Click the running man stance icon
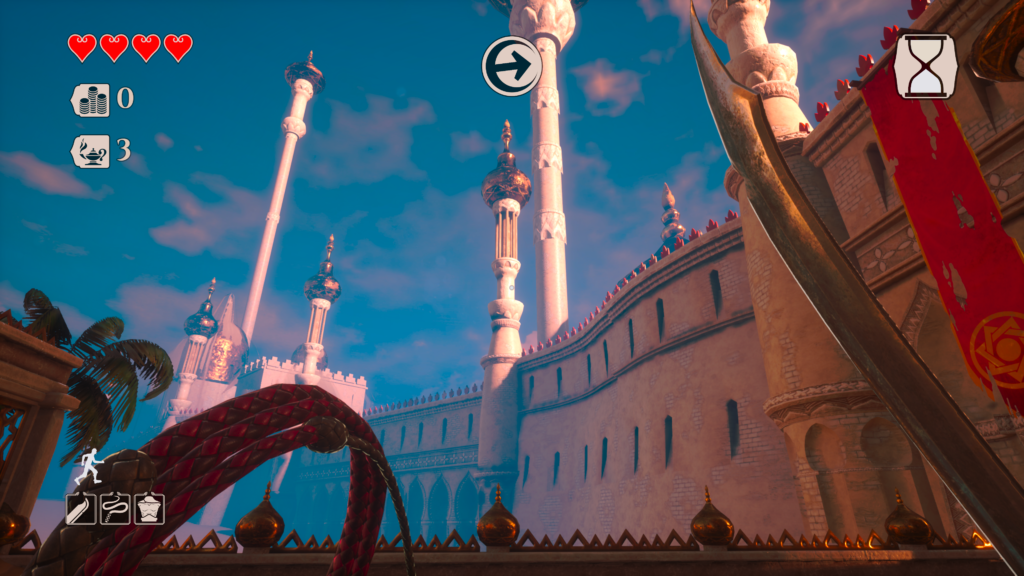This screenshot has width=1024, height=576. click(x=90, y=466)
